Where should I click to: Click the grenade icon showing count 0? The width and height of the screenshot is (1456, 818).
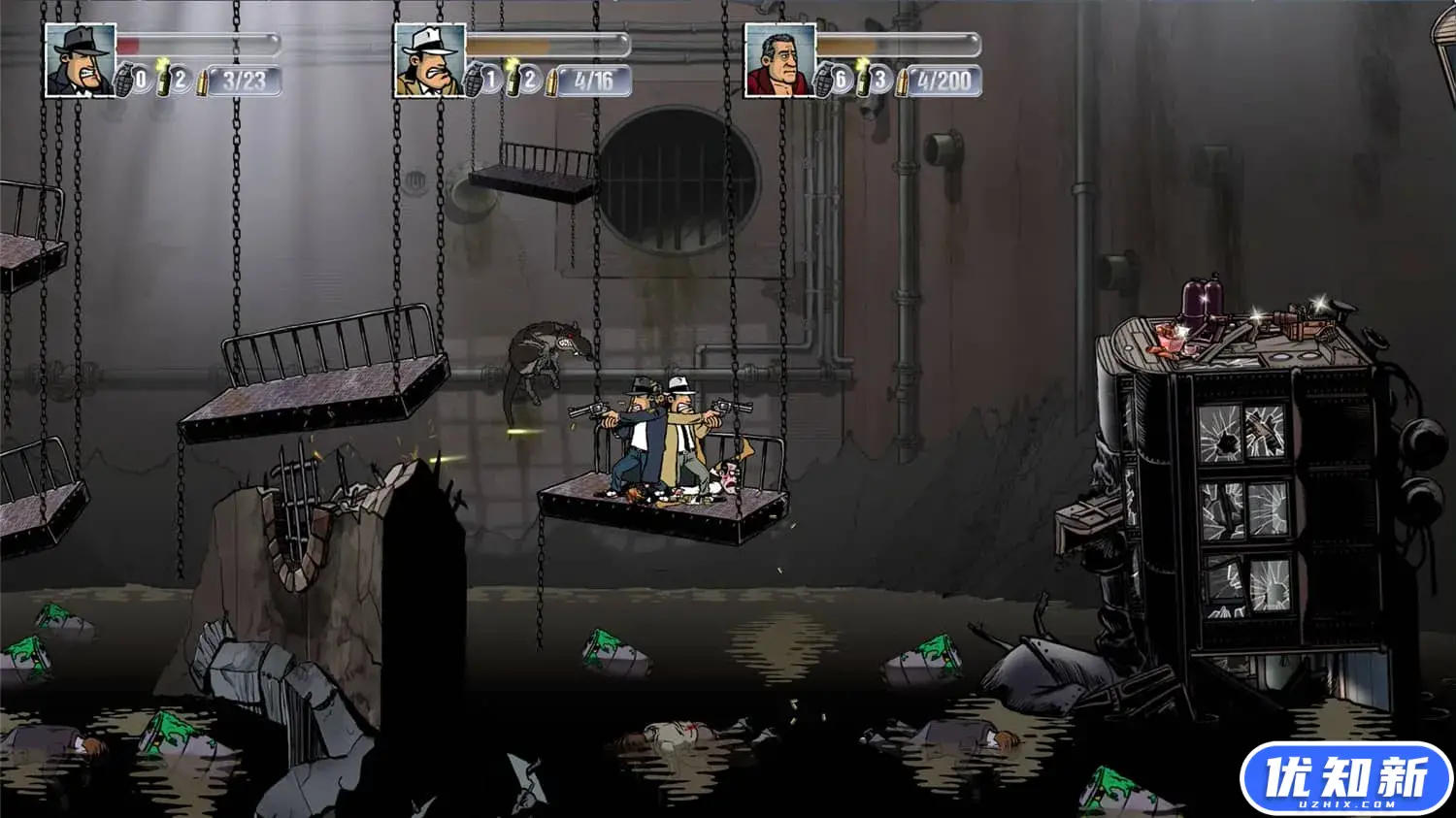pos(127,80)
